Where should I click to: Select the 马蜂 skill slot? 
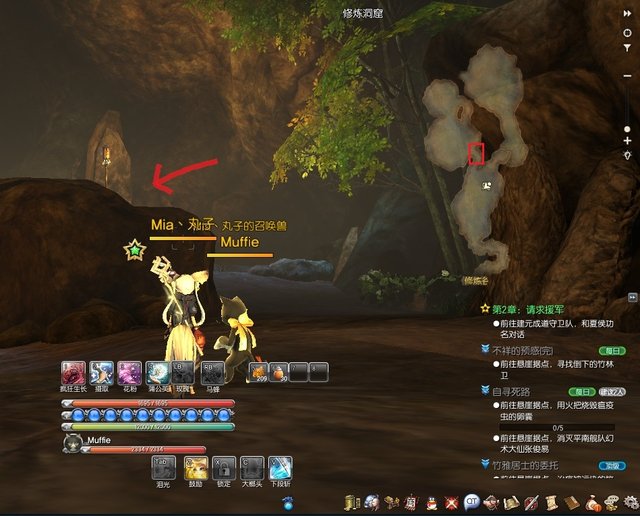(x=211, y=373)
